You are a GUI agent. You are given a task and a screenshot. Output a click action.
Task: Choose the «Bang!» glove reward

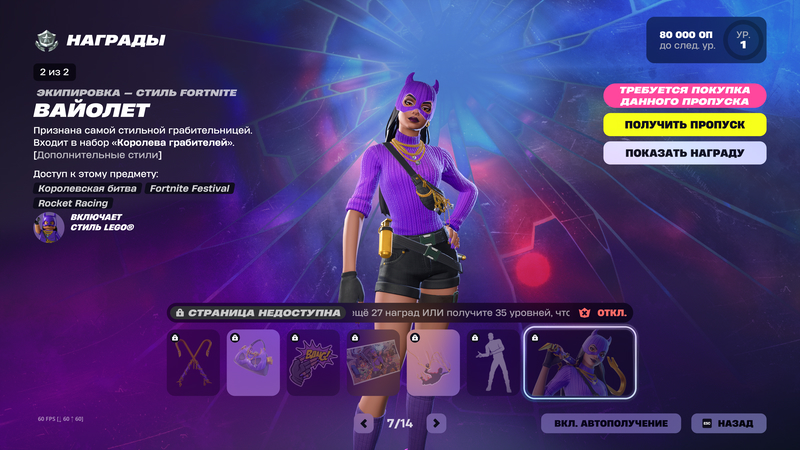[313, 363]
